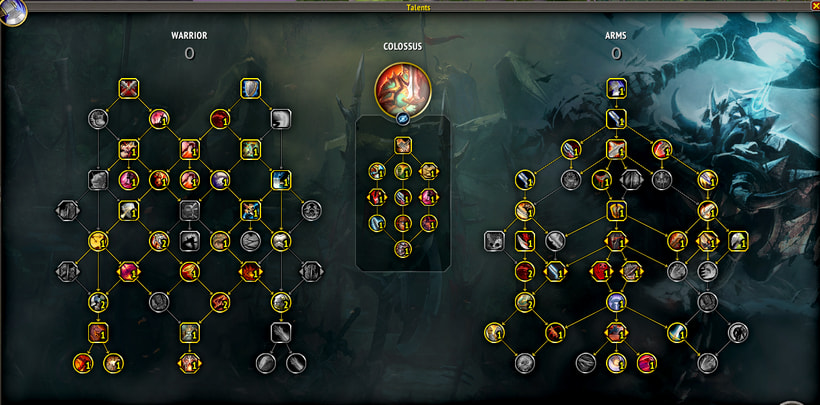Image resolution: width=820 pixels, height=405 pixels.
Task: Select the large Colossus hero talent portrait
Action: point(402,88)
